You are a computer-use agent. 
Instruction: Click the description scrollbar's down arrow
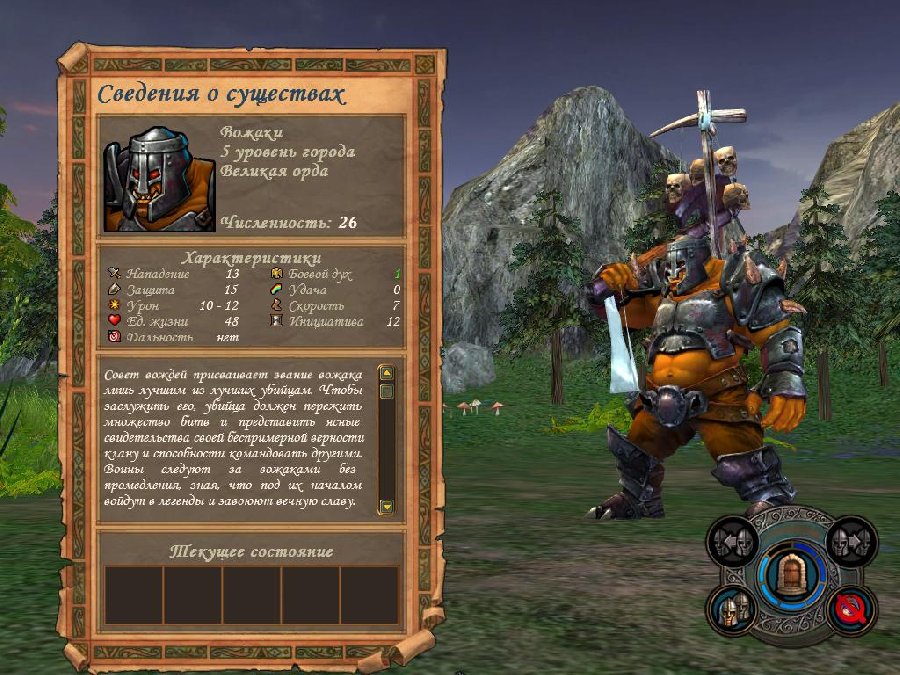tap(387, 506)
